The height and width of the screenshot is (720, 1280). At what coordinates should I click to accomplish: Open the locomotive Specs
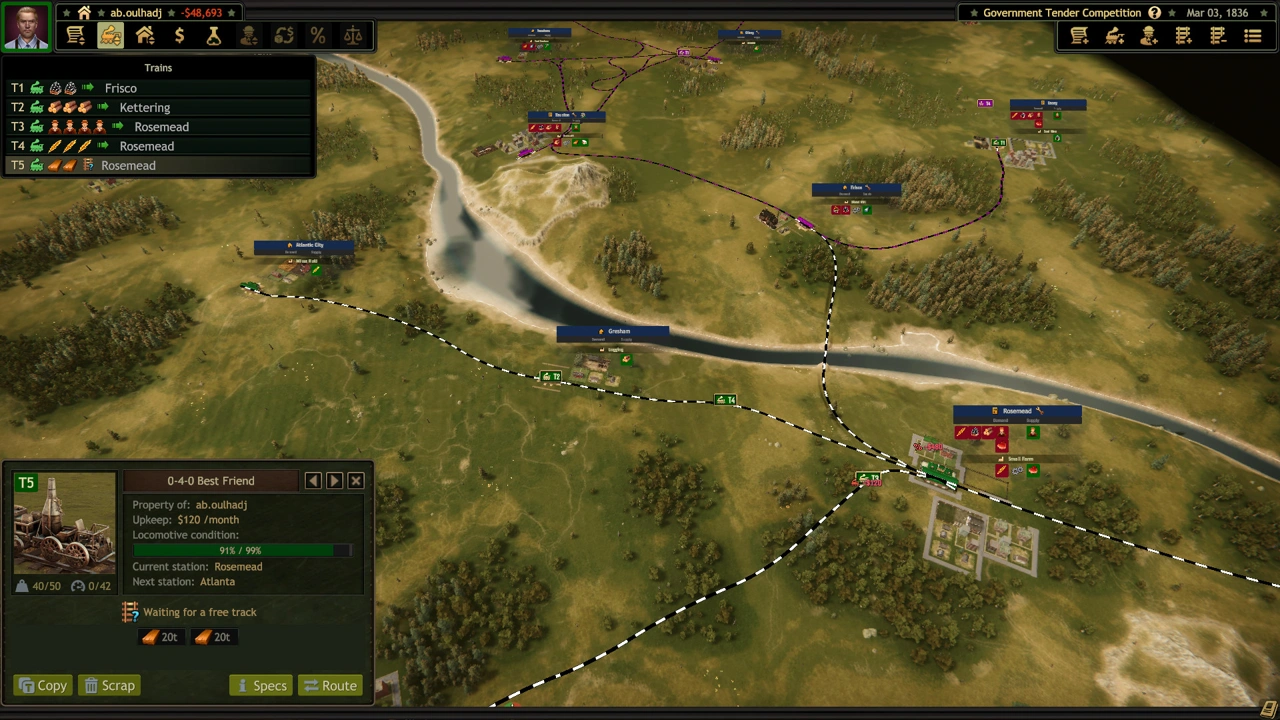(260, 685)
